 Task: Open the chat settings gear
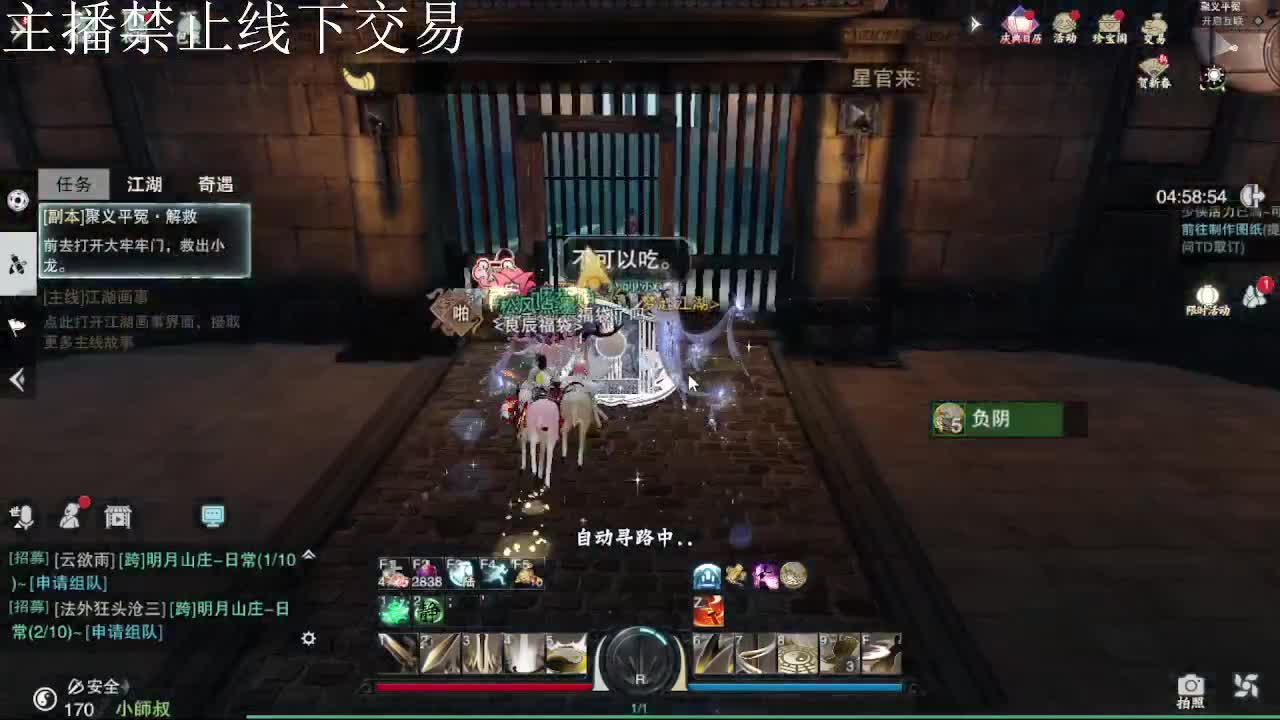click(x=309, y=637)
